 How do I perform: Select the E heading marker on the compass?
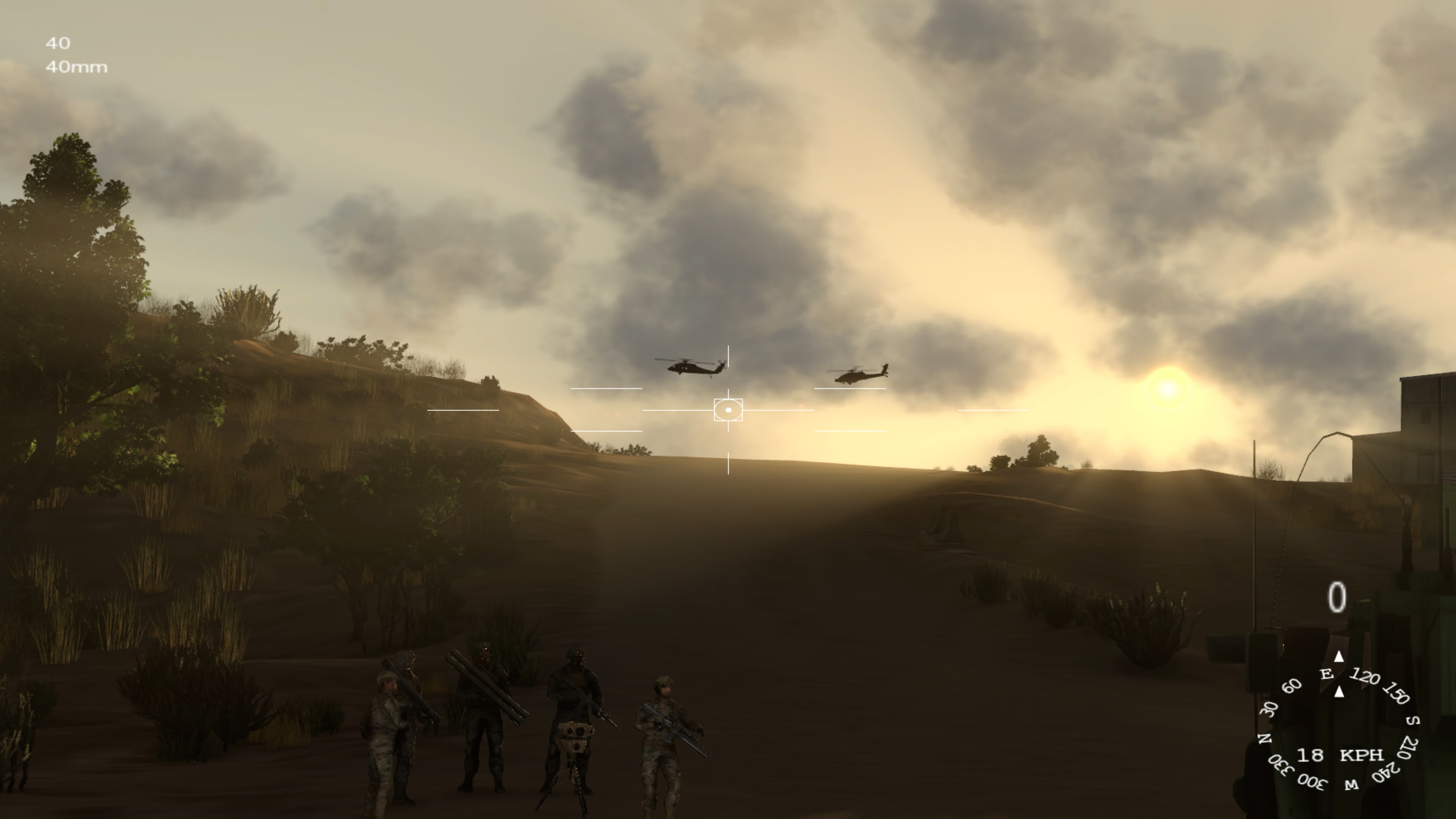coord(1327,675)
